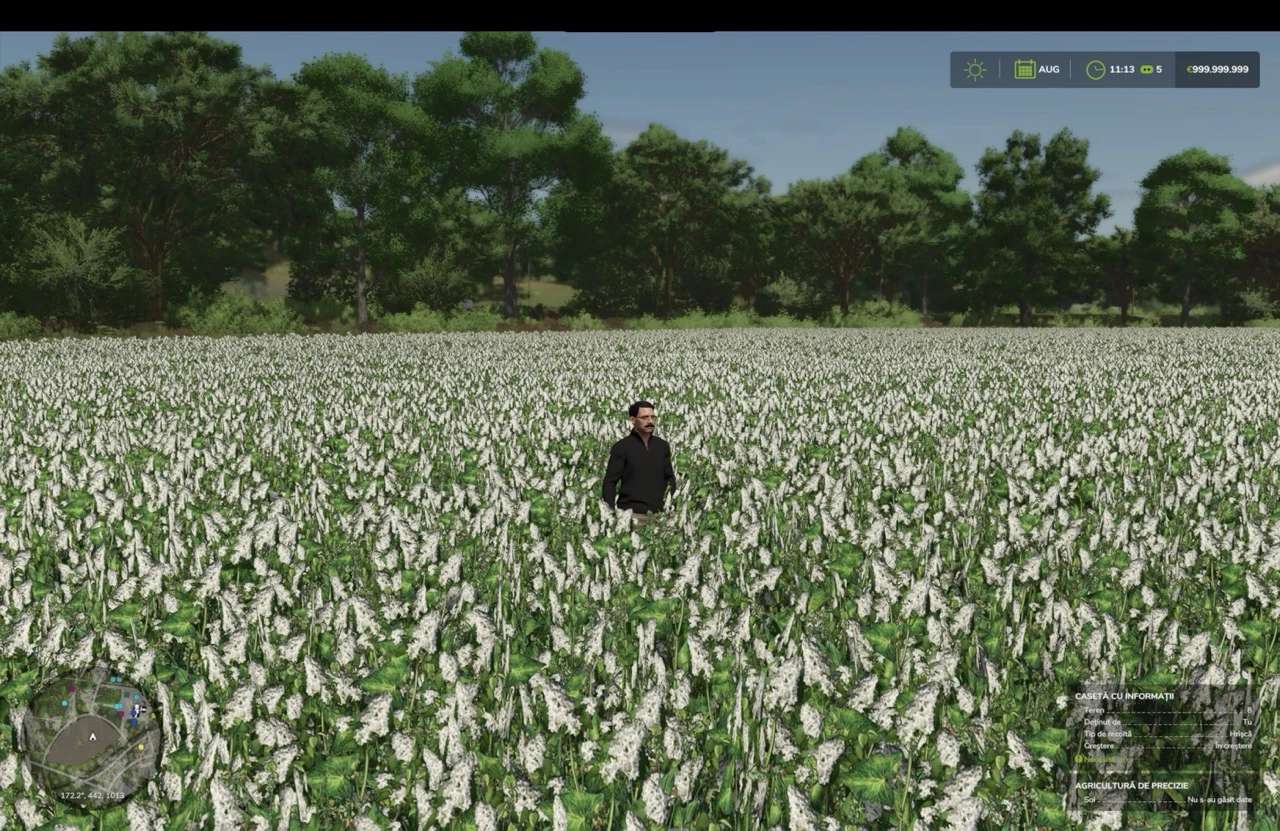Click the green clock icon
The image size is (1280, 831).
(1096, 70)
